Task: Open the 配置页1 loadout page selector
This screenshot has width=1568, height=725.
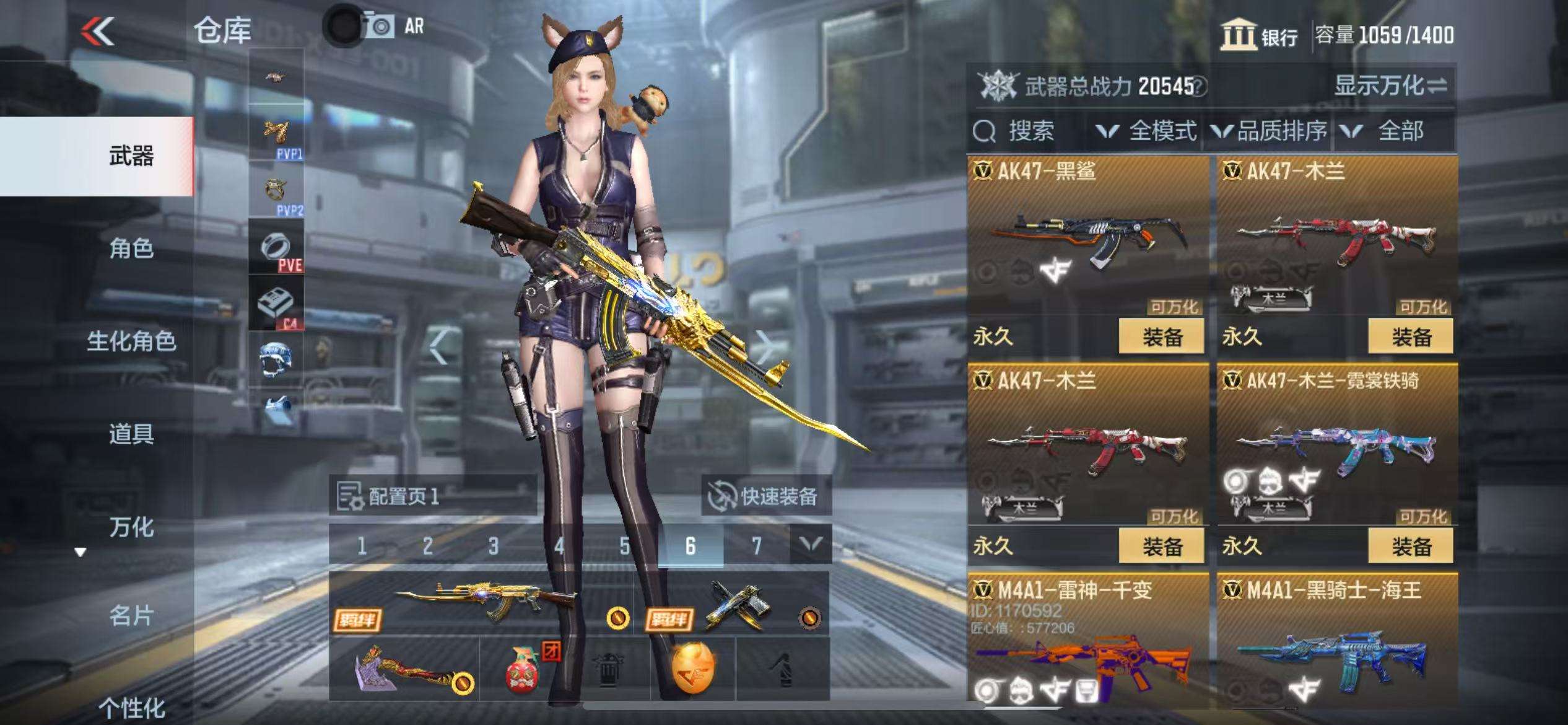Action: [432, 496]
